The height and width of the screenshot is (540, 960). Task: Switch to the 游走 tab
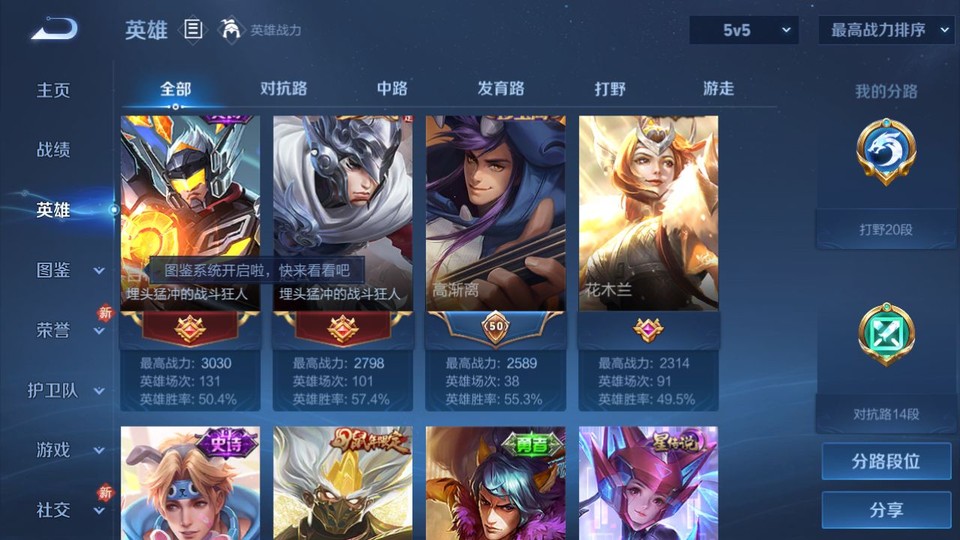(718, 88)
